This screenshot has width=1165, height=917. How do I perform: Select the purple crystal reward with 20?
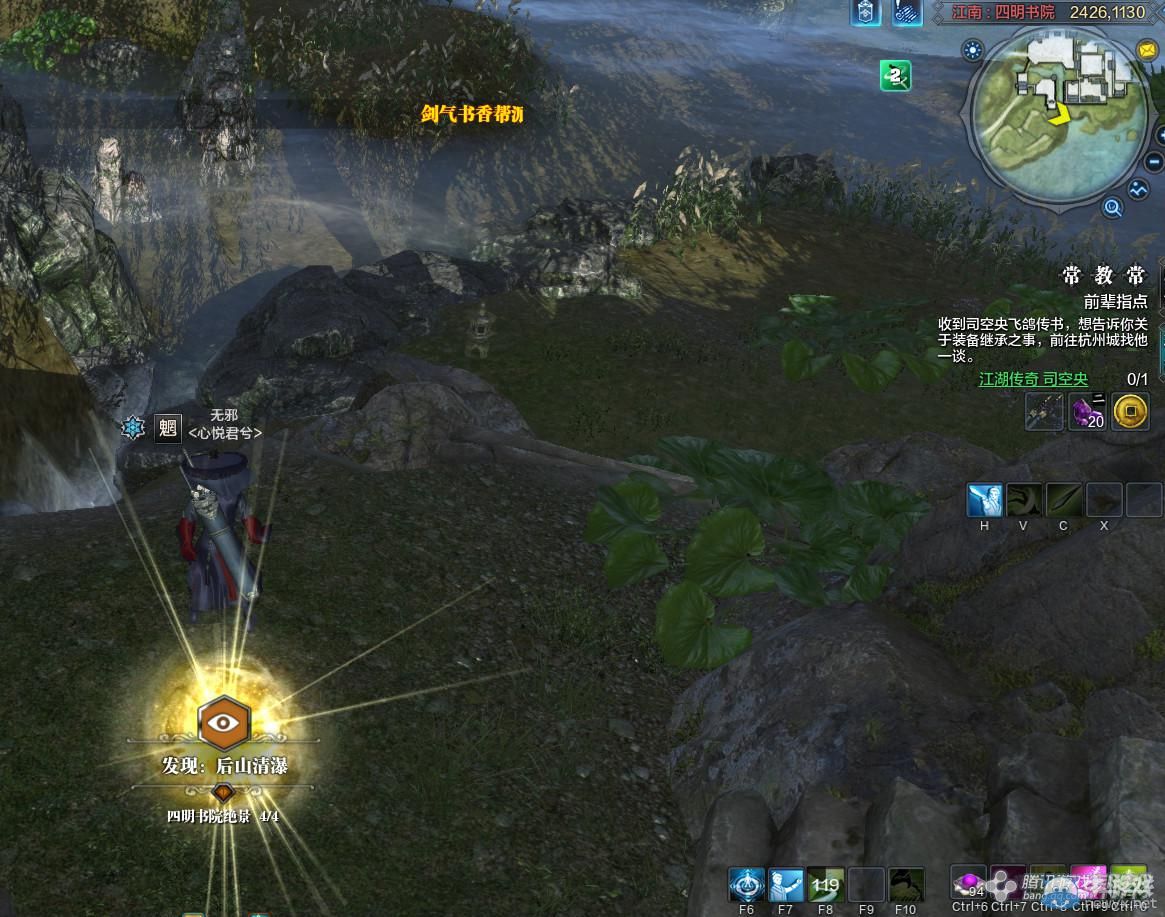click(1087, 411)
